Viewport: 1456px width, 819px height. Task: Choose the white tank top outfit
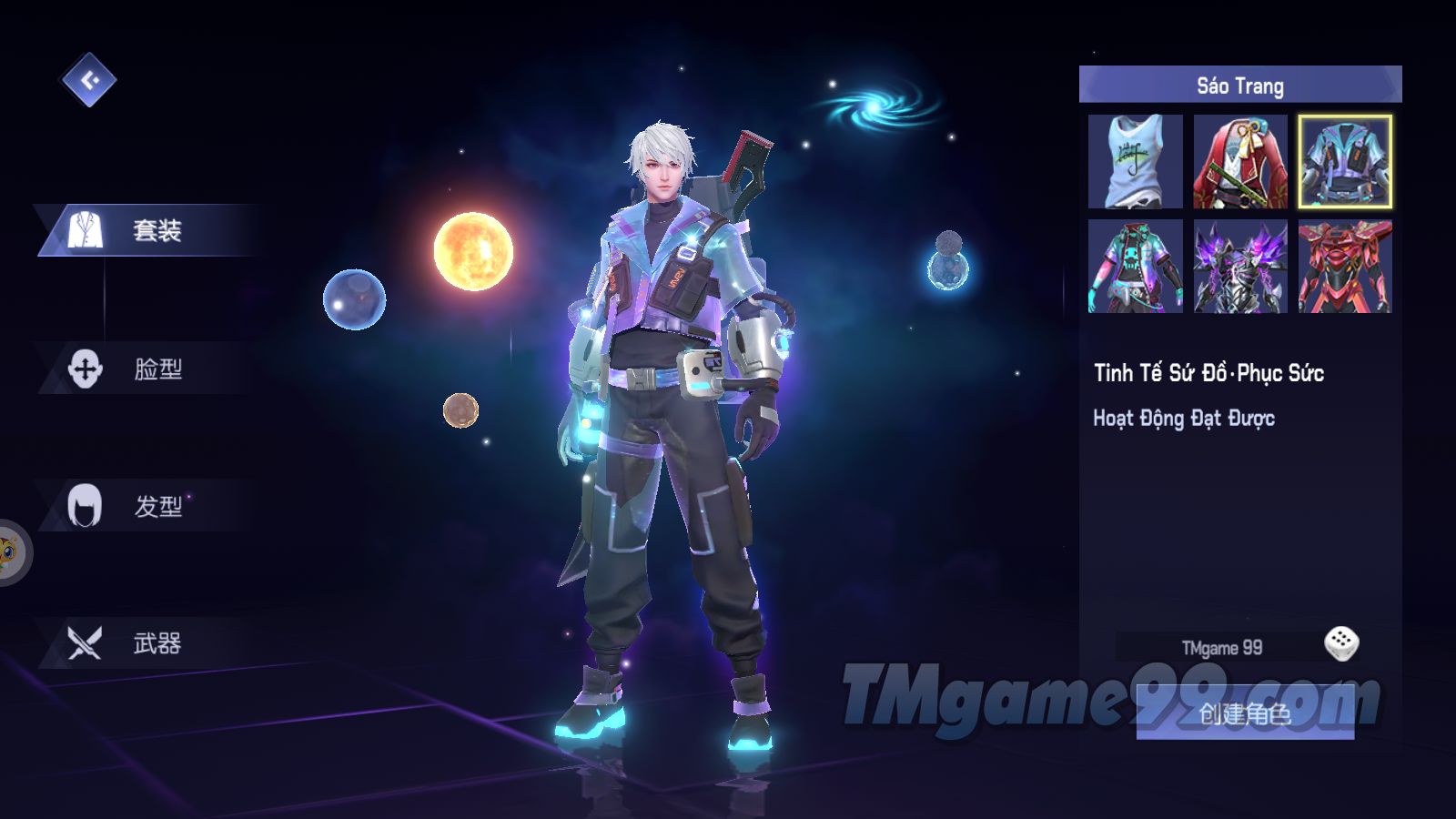[x=1135, y=161]
